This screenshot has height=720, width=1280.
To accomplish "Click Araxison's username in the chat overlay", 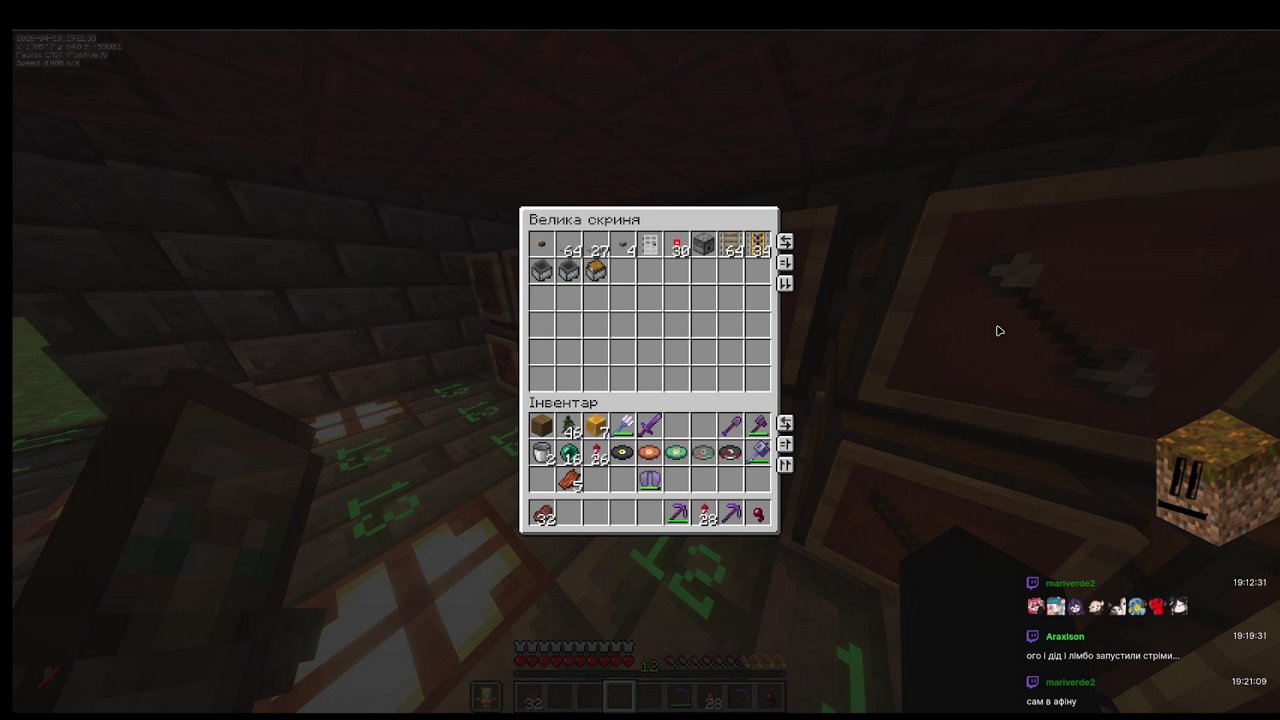I will click(x=1064, y=636).
